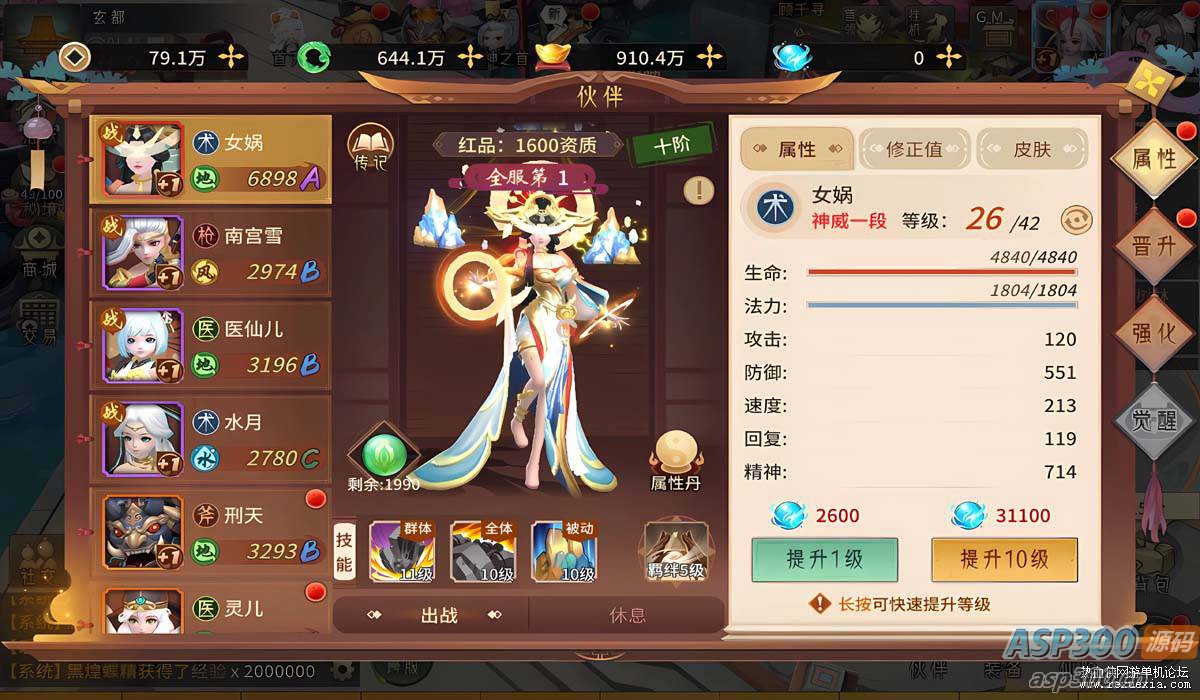Open the 强化 enhance side tab
The height and width of the screenshot is (700, 1200).
(1153, 333)
